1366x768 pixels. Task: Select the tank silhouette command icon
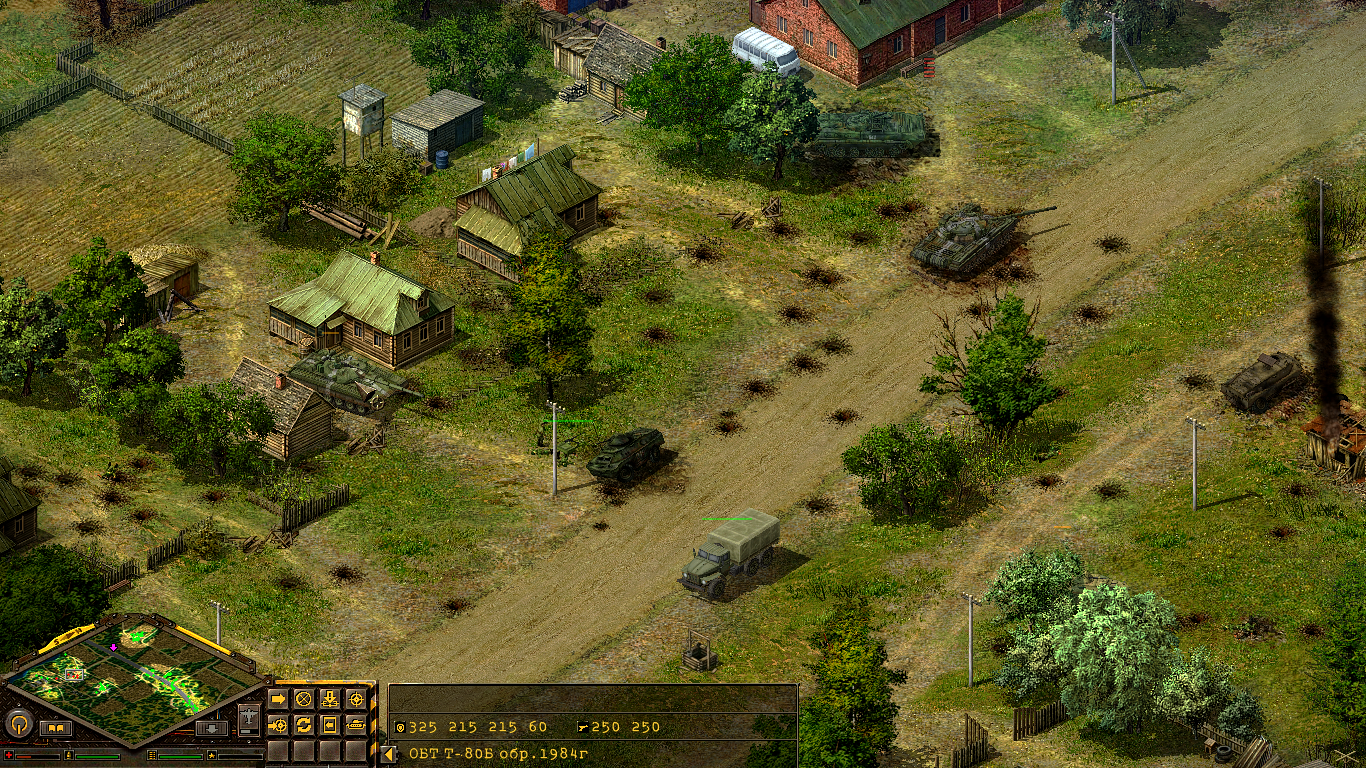point(356,726)
